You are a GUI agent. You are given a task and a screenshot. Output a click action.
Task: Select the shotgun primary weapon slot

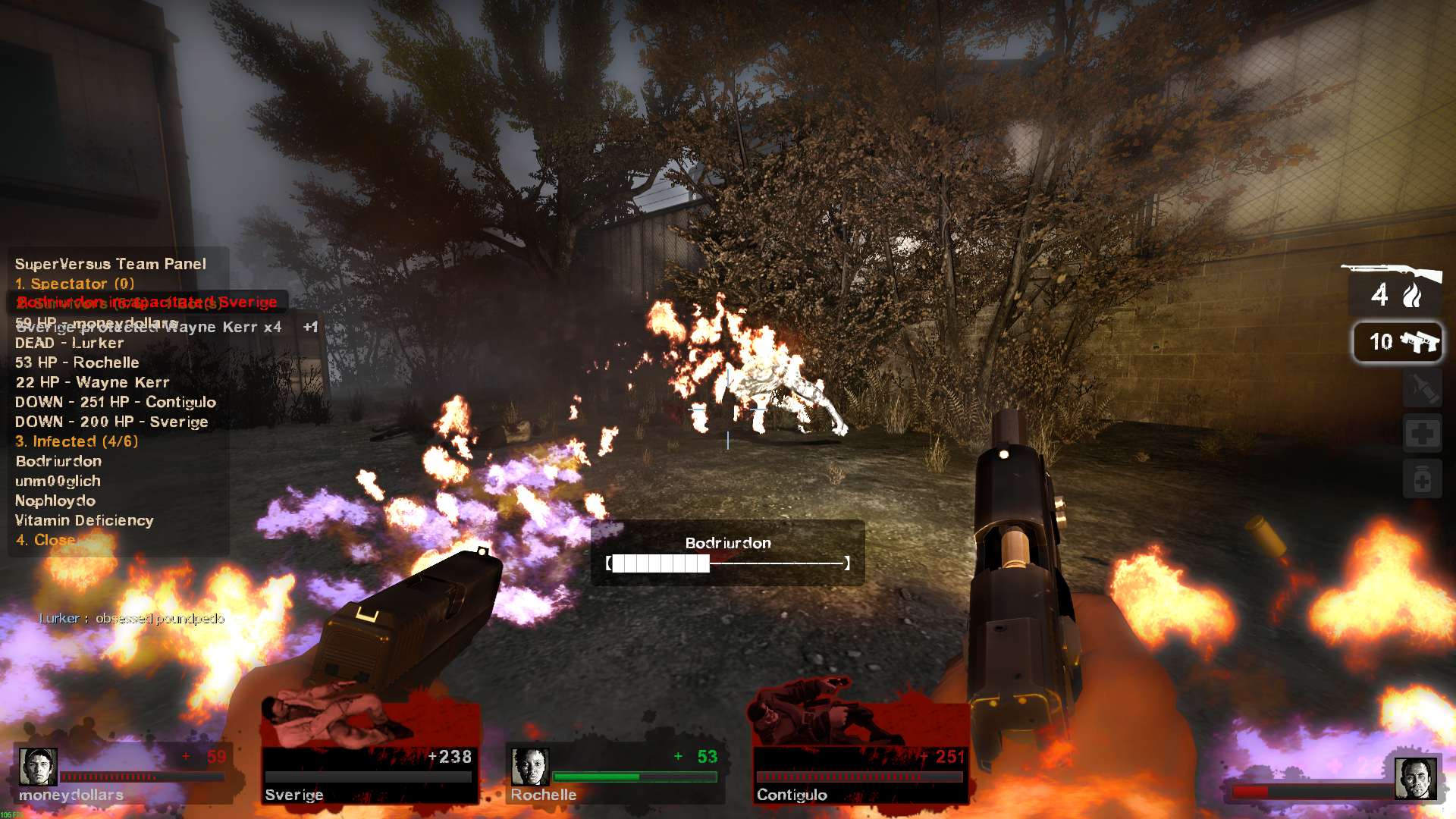[x=1394, y=287]
